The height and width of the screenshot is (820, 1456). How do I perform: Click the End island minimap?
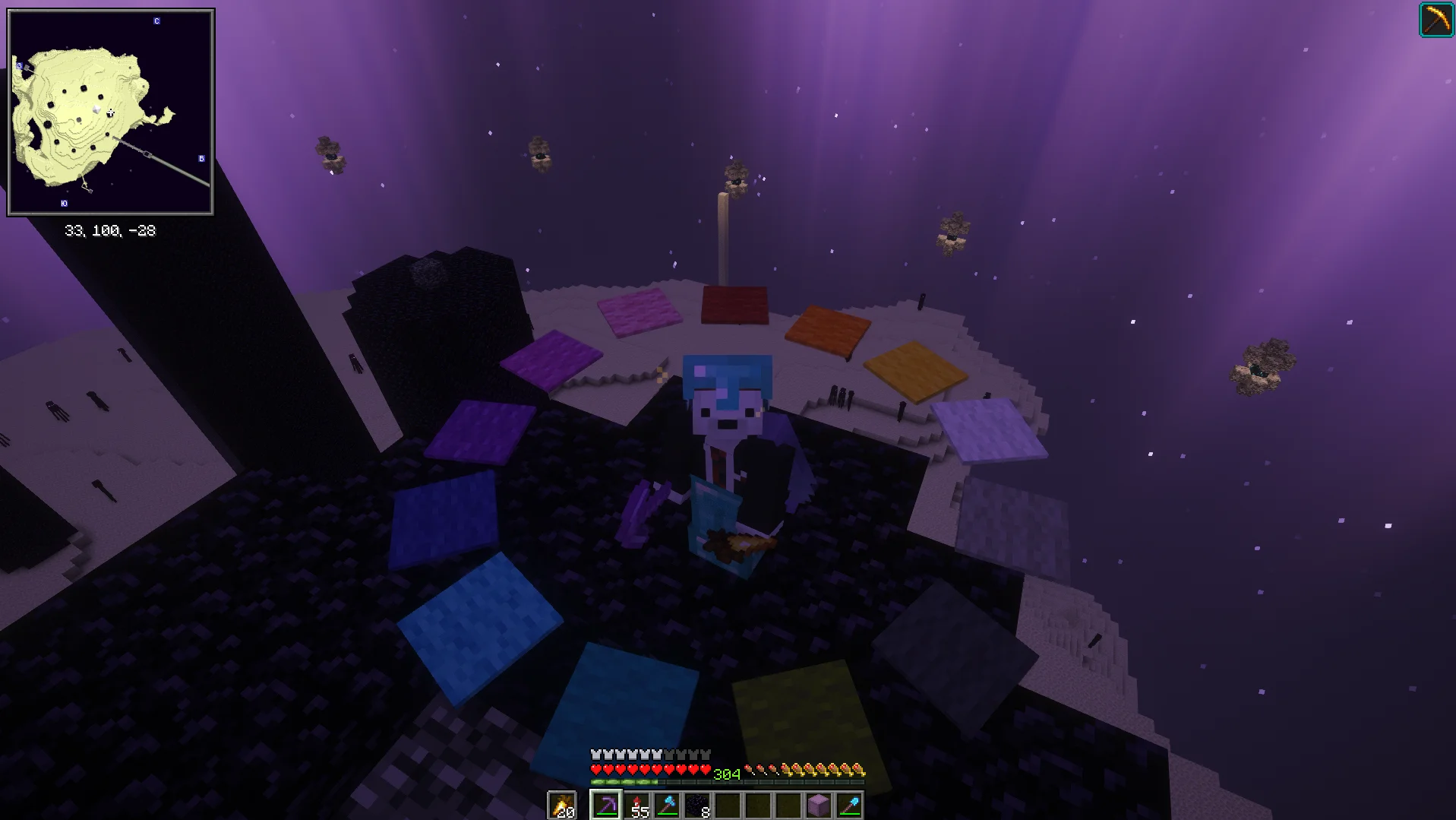click(111, 112)
